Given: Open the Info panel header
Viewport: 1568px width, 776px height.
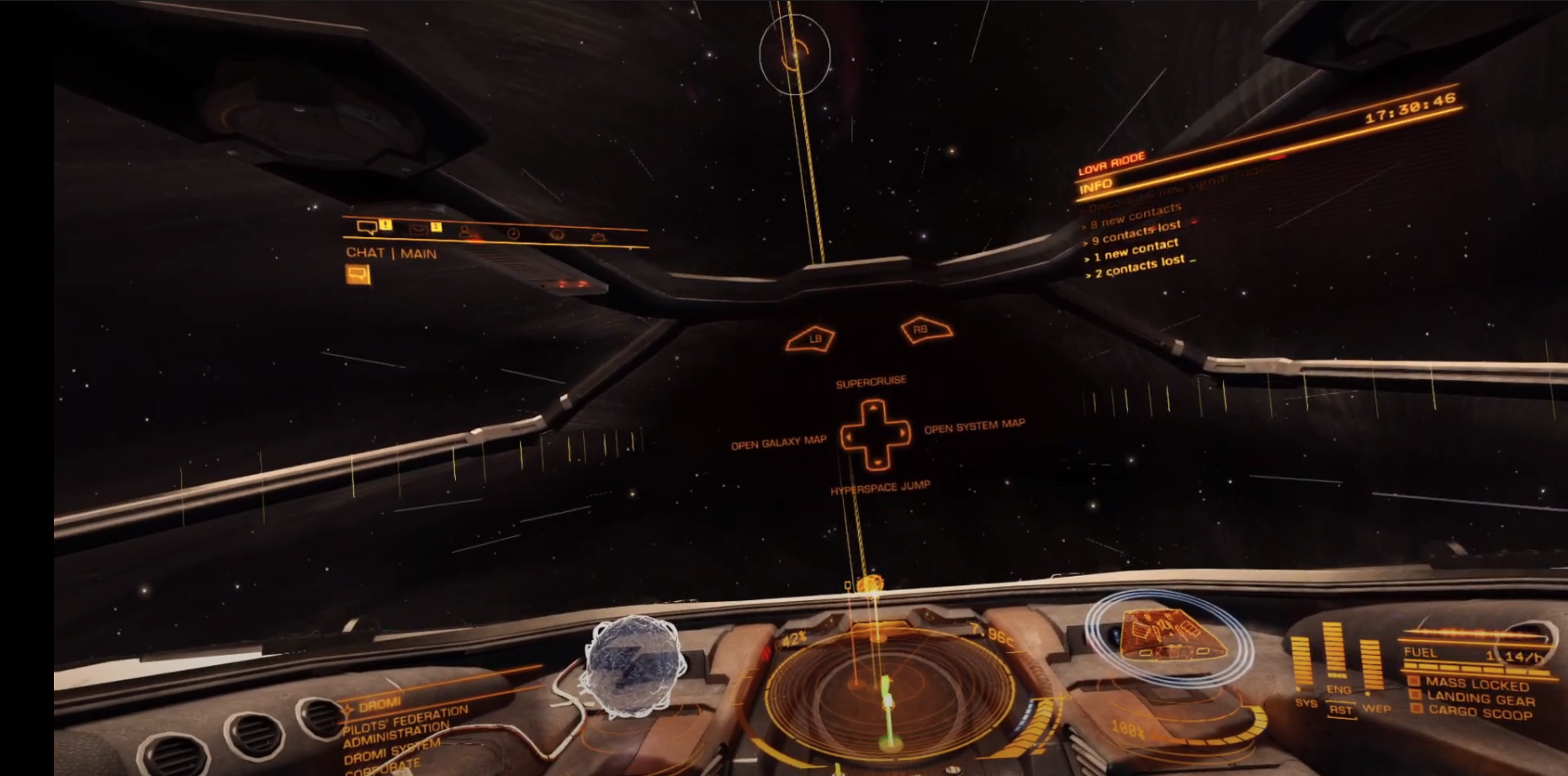Looking at the screenshot, I should tap(1096, 185).
